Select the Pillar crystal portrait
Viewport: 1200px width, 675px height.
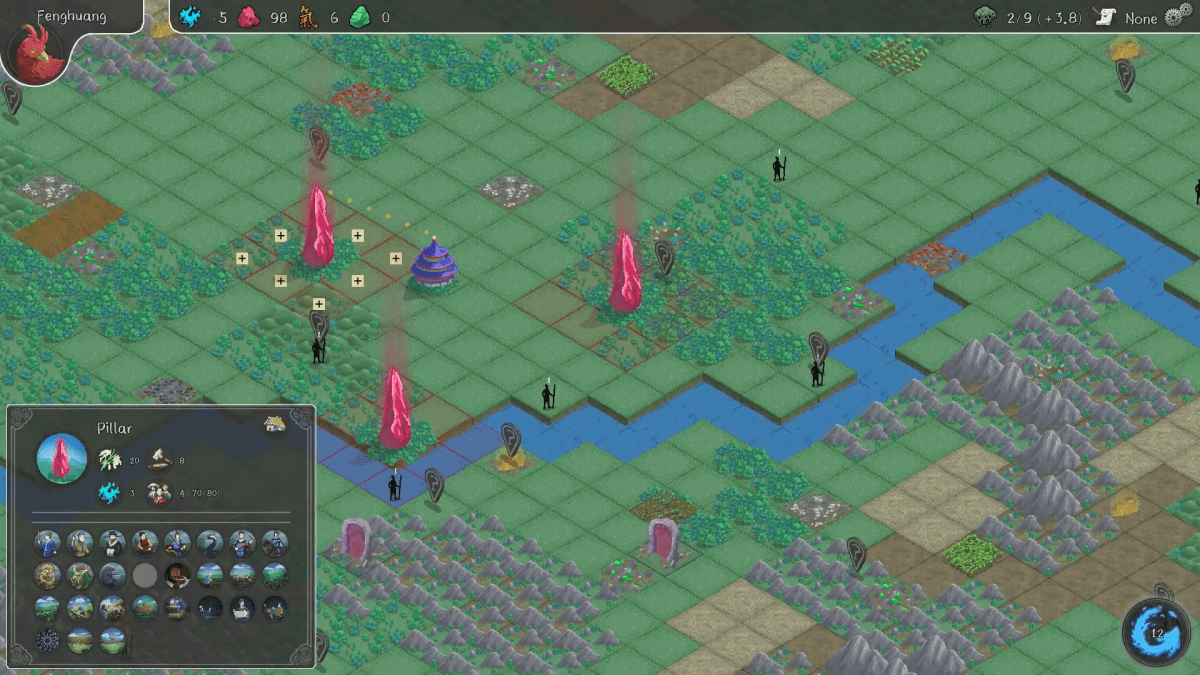coord(61,459)
